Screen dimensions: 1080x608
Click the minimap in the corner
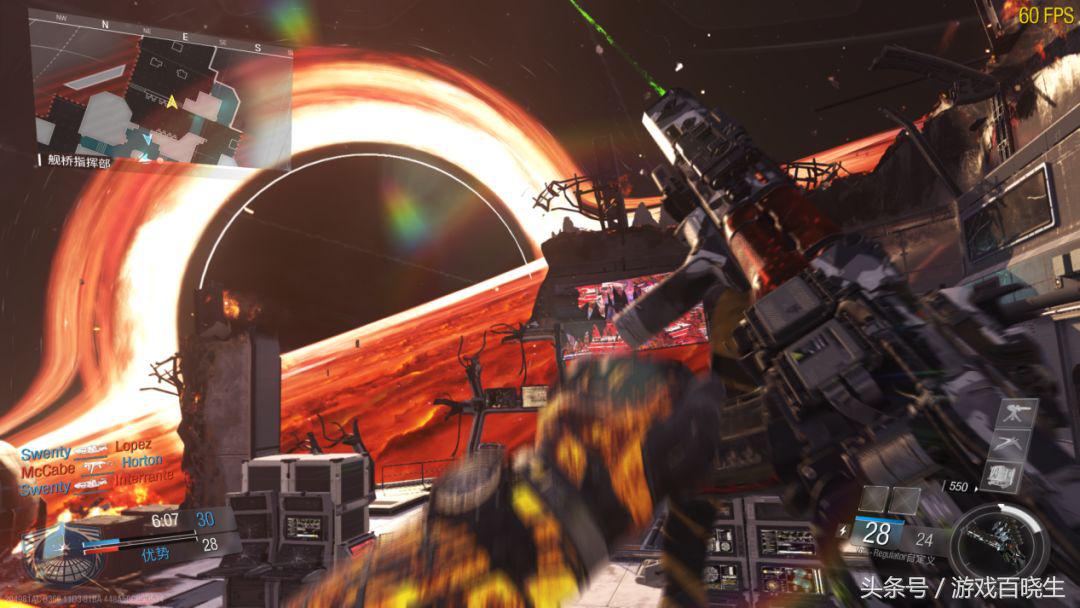160,87
